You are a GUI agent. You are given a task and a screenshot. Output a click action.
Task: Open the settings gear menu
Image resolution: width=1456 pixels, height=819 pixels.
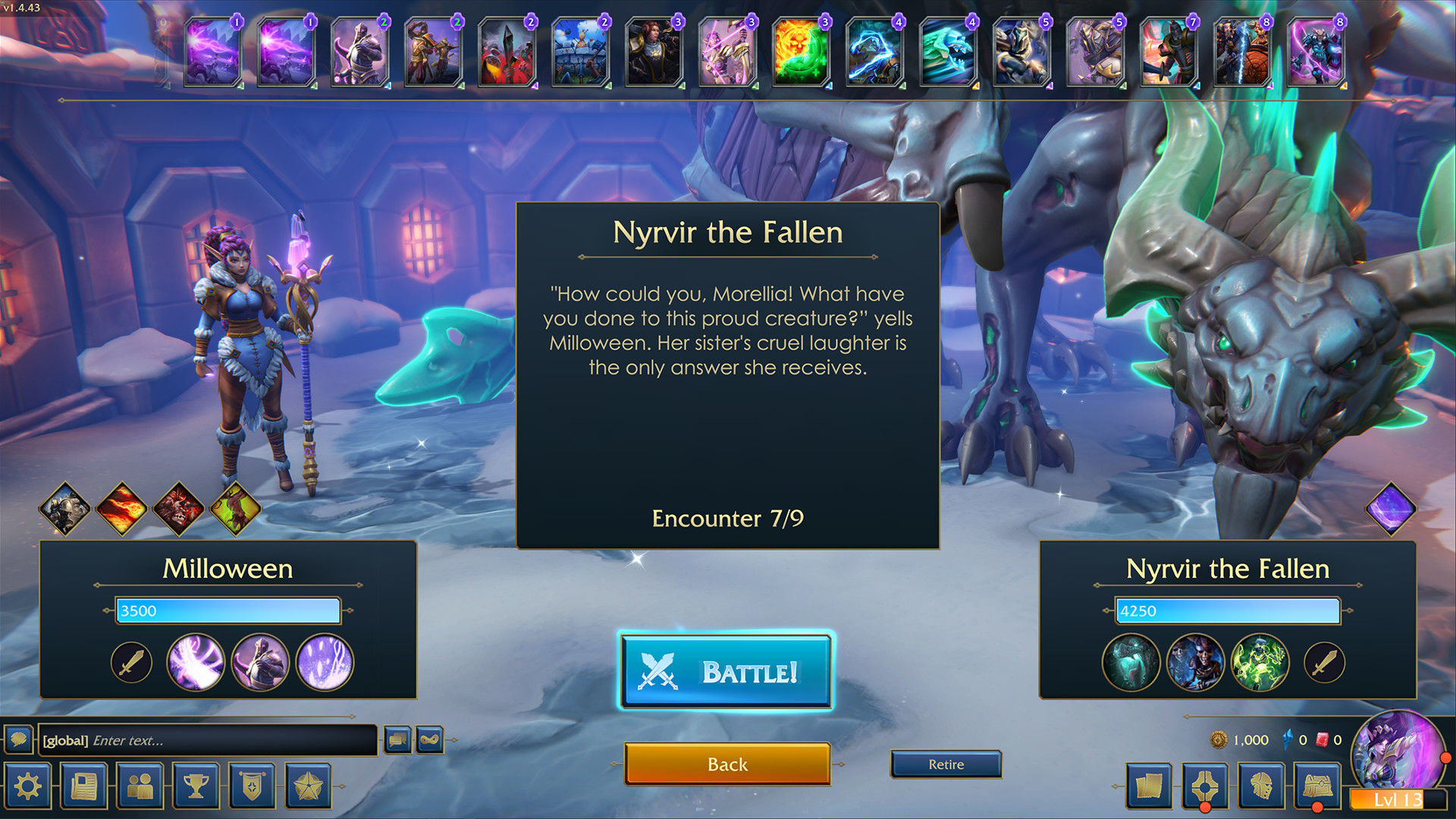pyautogui.click(x=27, y=785)
